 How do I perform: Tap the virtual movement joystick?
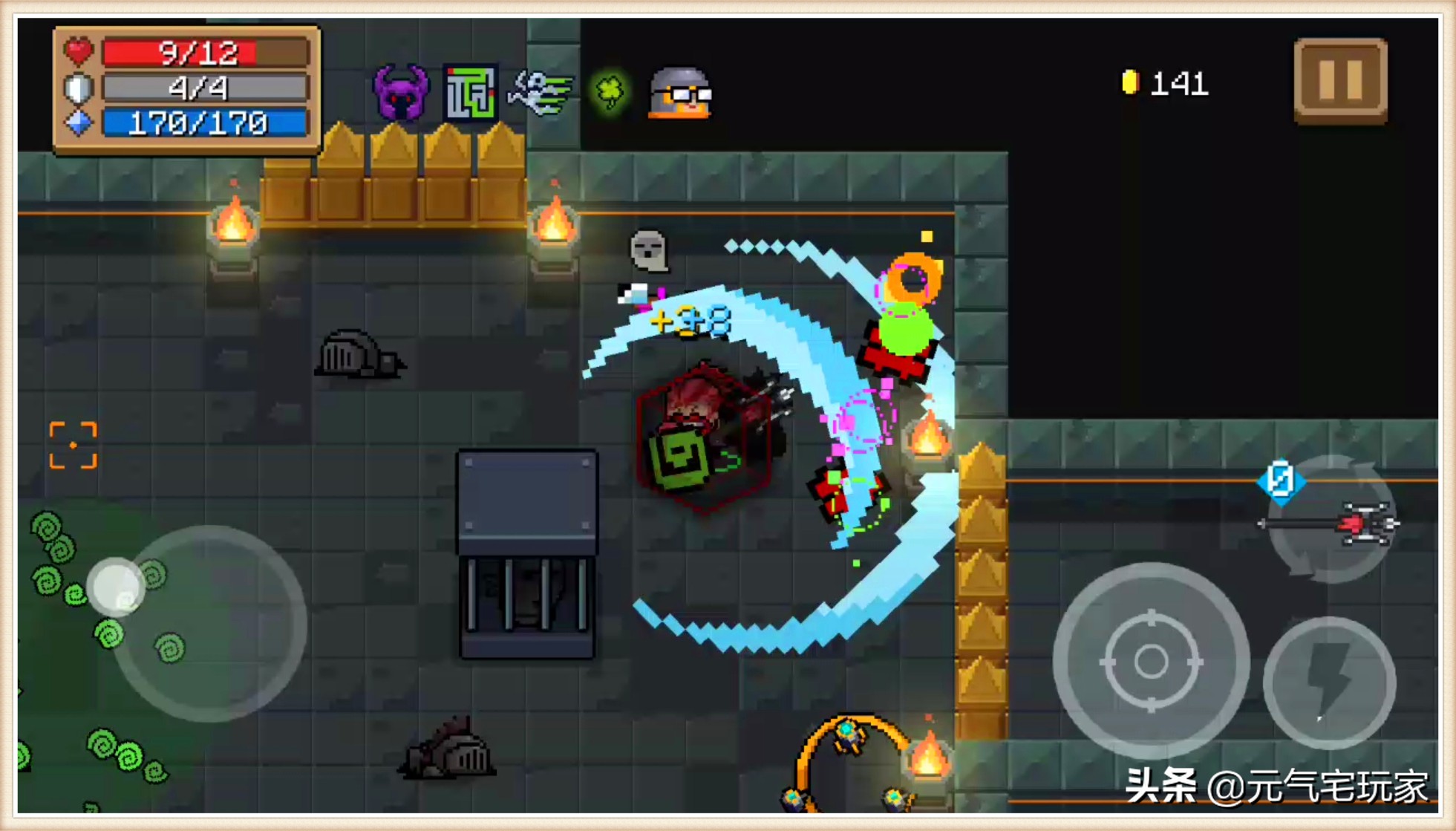click(x=209, y=623)
